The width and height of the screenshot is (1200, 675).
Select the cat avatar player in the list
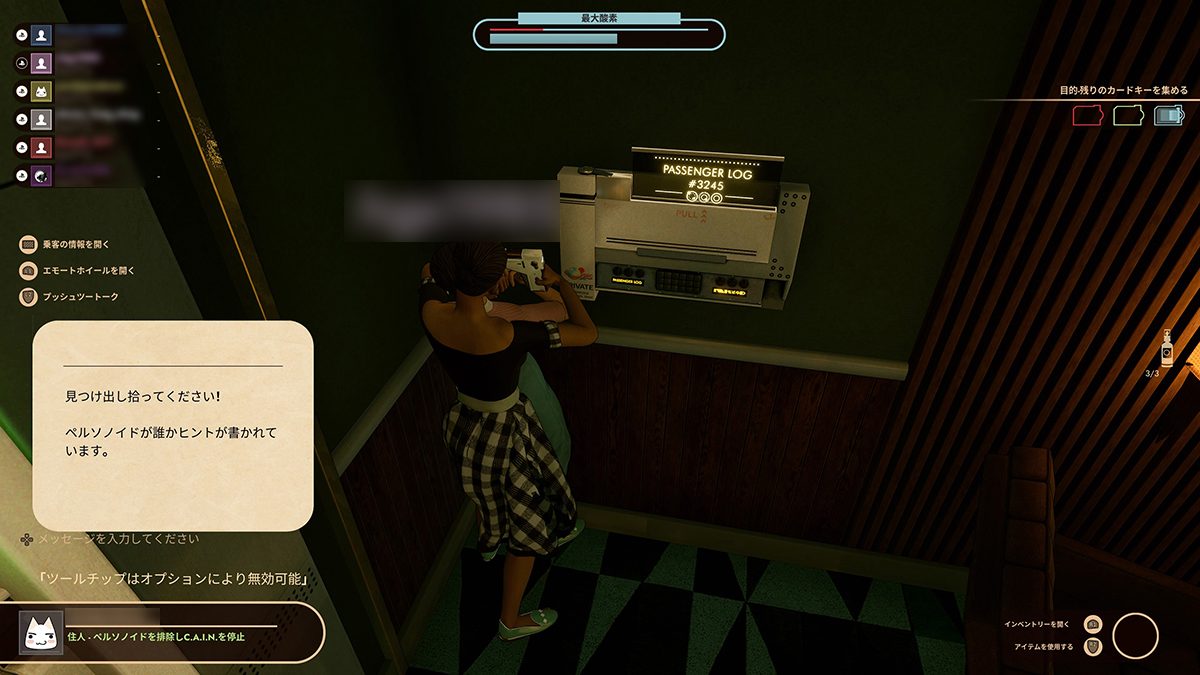tap(41, 91)
